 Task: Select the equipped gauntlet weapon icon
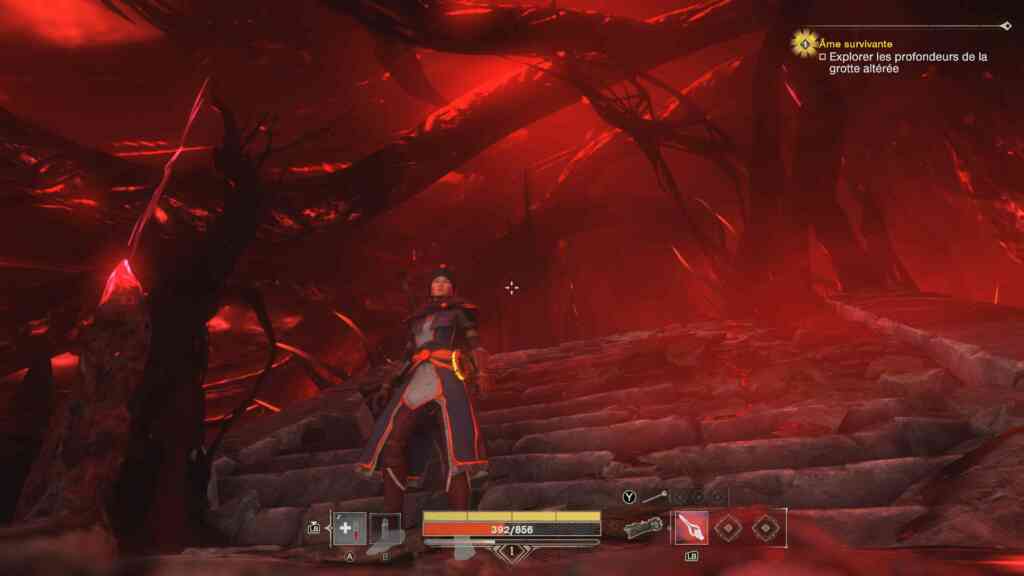644,528
